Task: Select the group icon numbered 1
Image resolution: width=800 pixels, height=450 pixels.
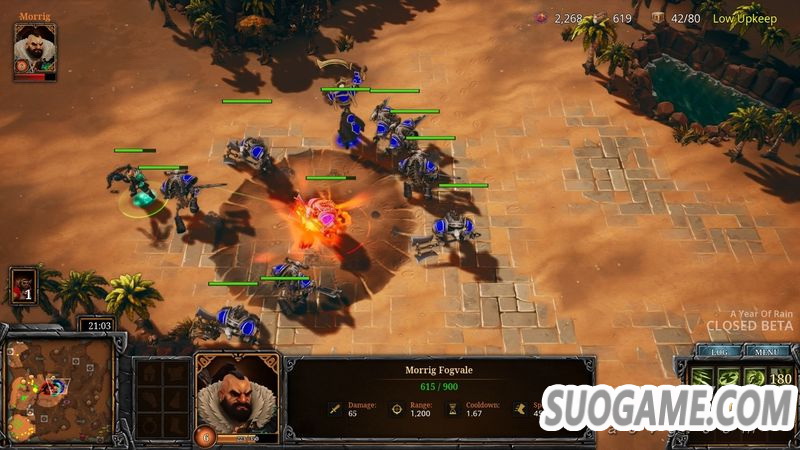Action: (x=24, y=286)
